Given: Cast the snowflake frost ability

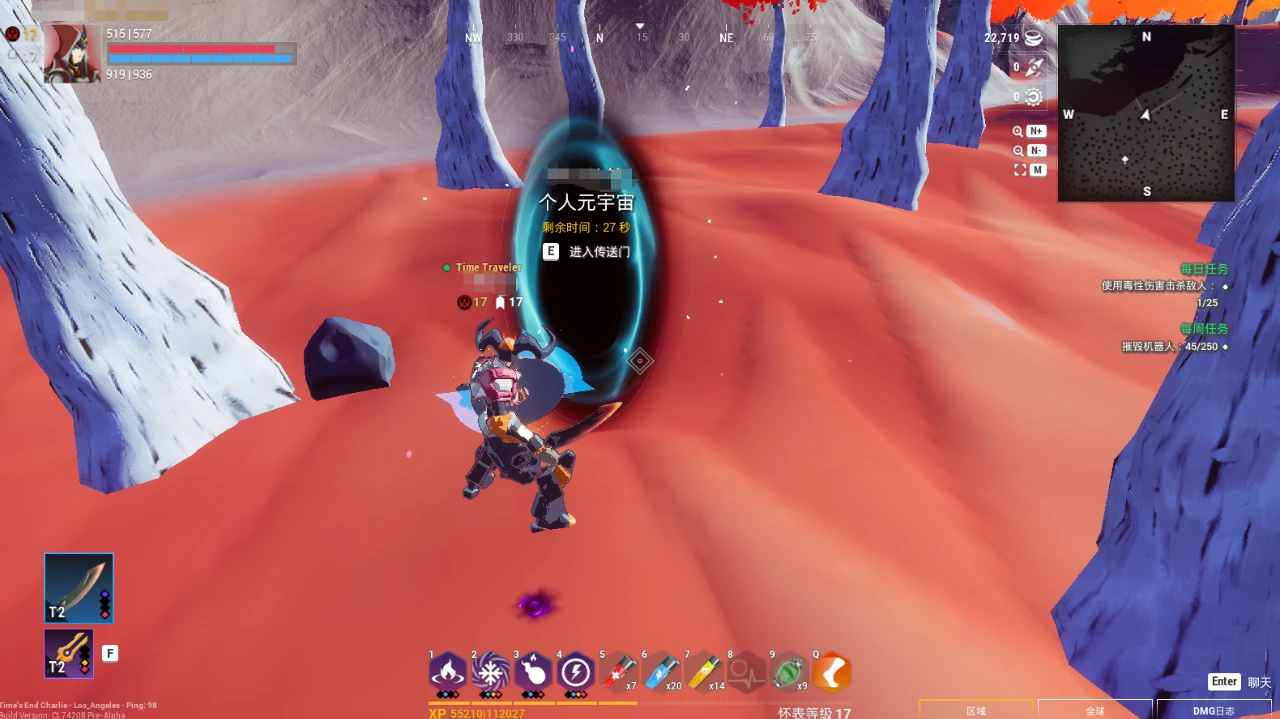Looking at the screenshot, I should point(490,671).
